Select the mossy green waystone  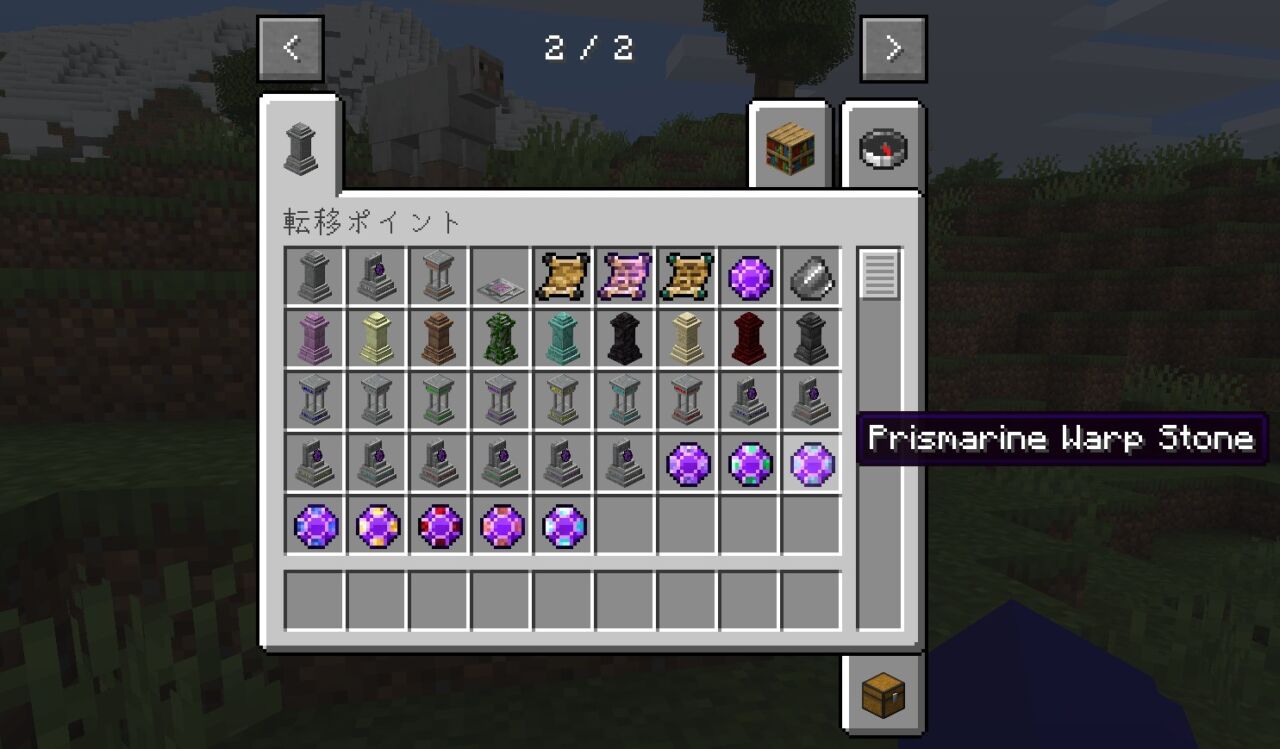501,339
